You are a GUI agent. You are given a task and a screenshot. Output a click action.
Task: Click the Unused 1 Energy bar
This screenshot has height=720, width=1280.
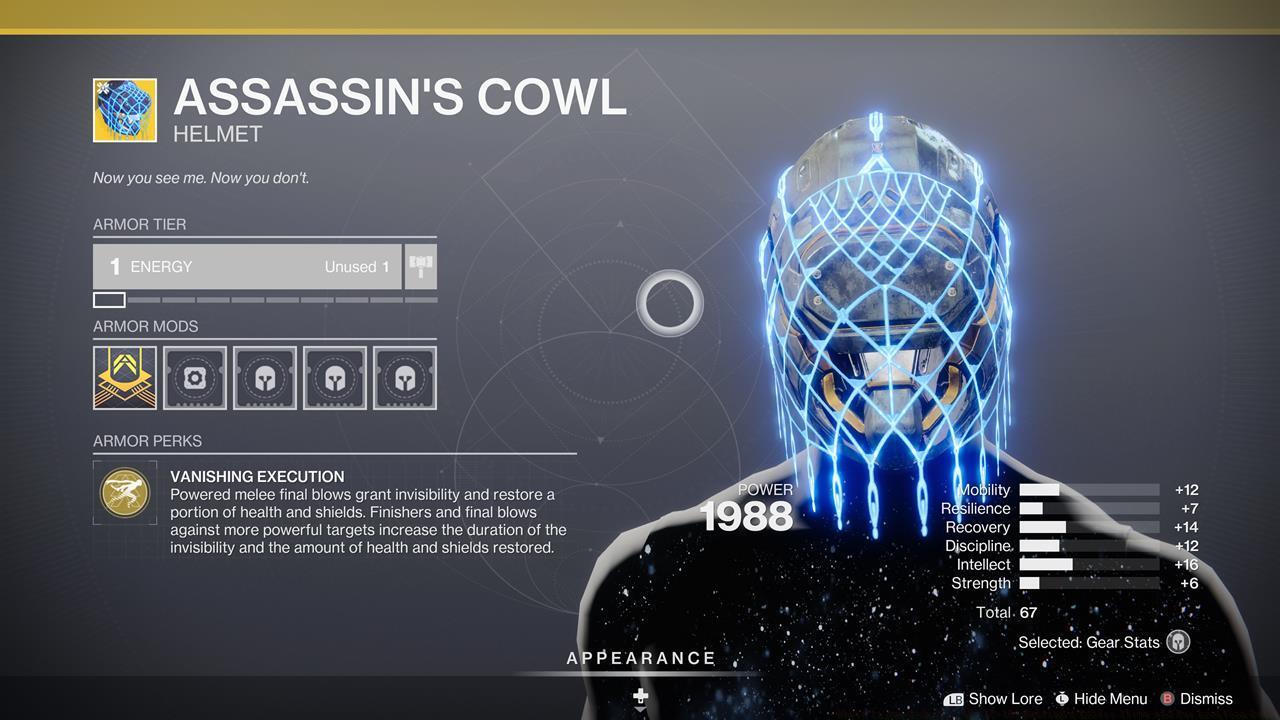click(246, 266)
